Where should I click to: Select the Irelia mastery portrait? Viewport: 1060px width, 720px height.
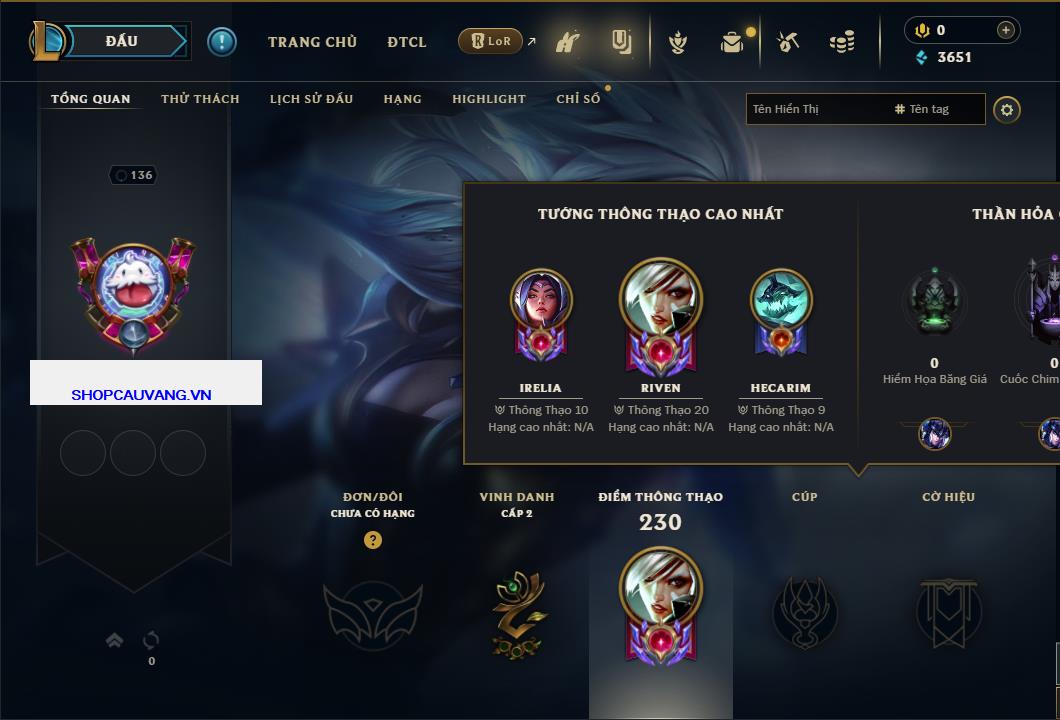pyautogui.click(x=541, y=300)
